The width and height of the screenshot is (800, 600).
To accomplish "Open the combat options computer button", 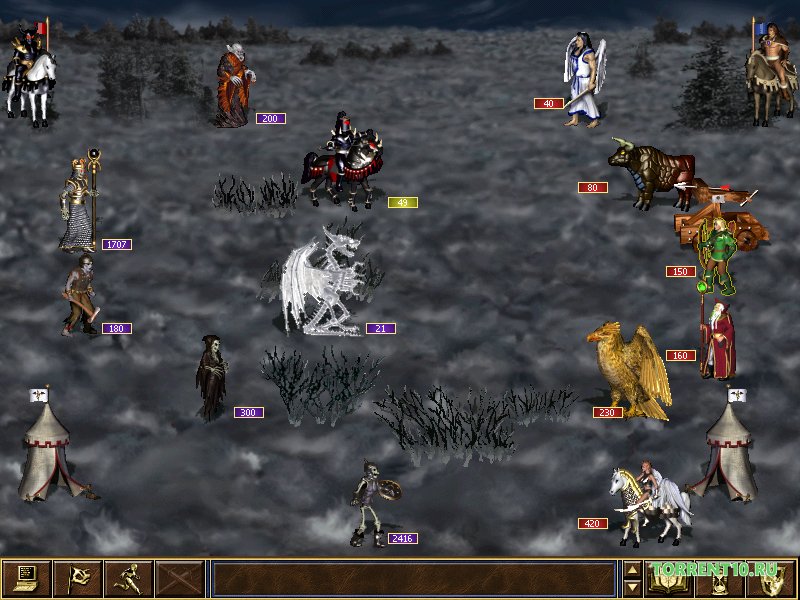I will pyautogui.click(x=26, y=579).
